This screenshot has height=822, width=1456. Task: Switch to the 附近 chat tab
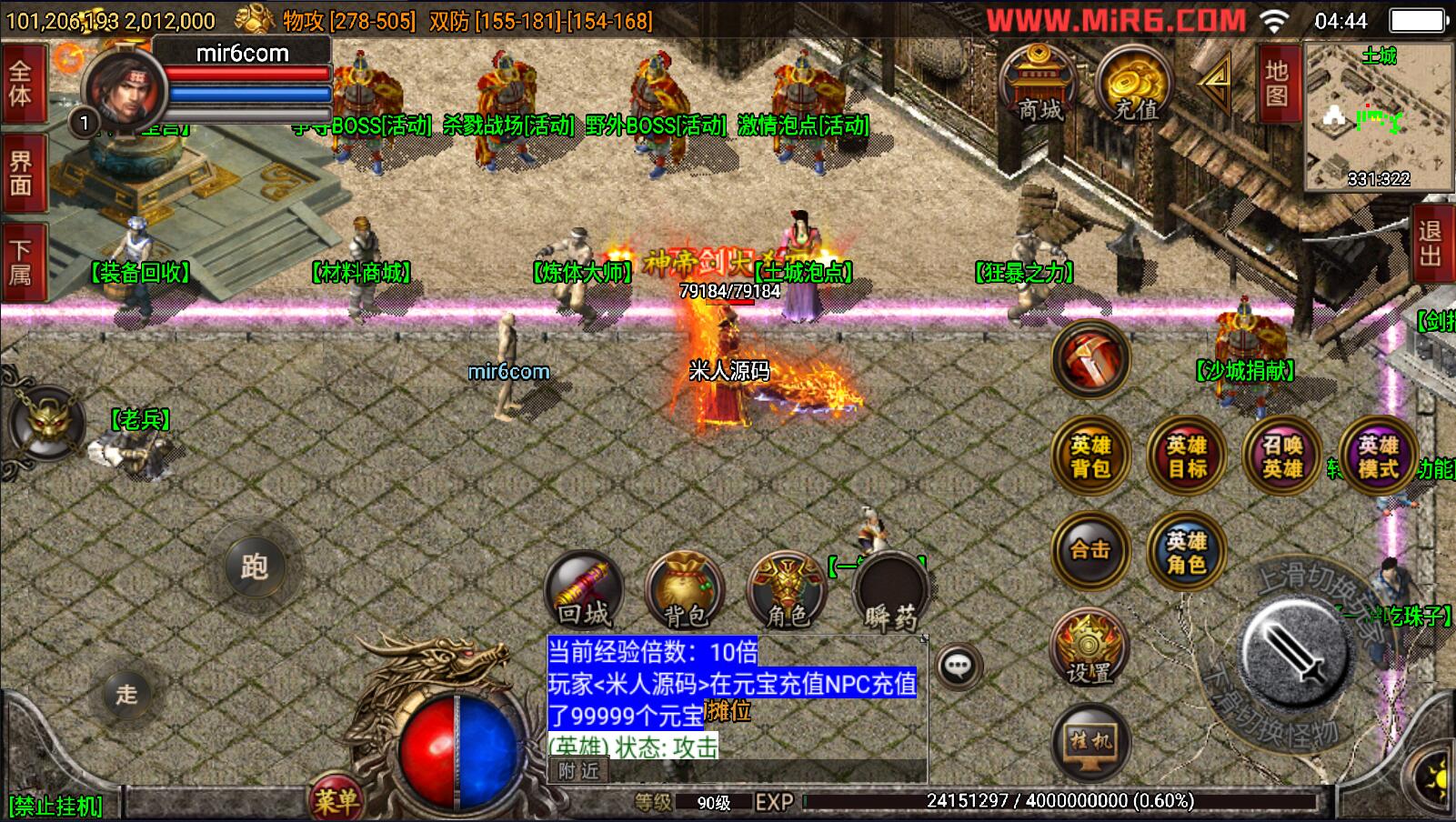[579, 771]
